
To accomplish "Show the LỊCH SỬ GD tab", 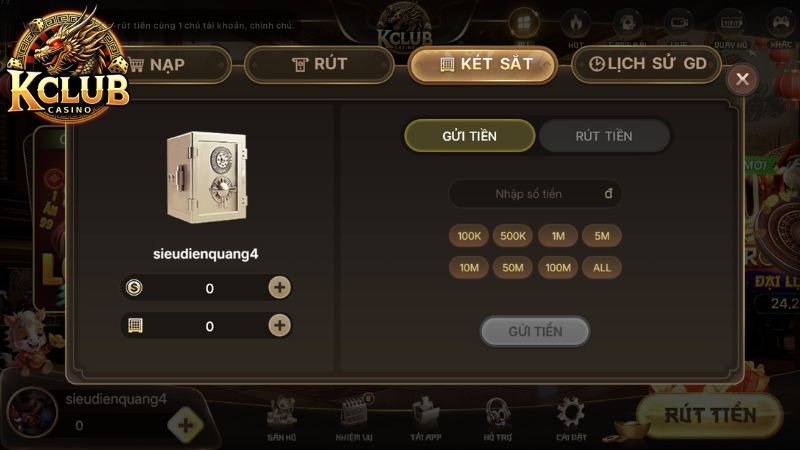I will (x=648, y=65).
